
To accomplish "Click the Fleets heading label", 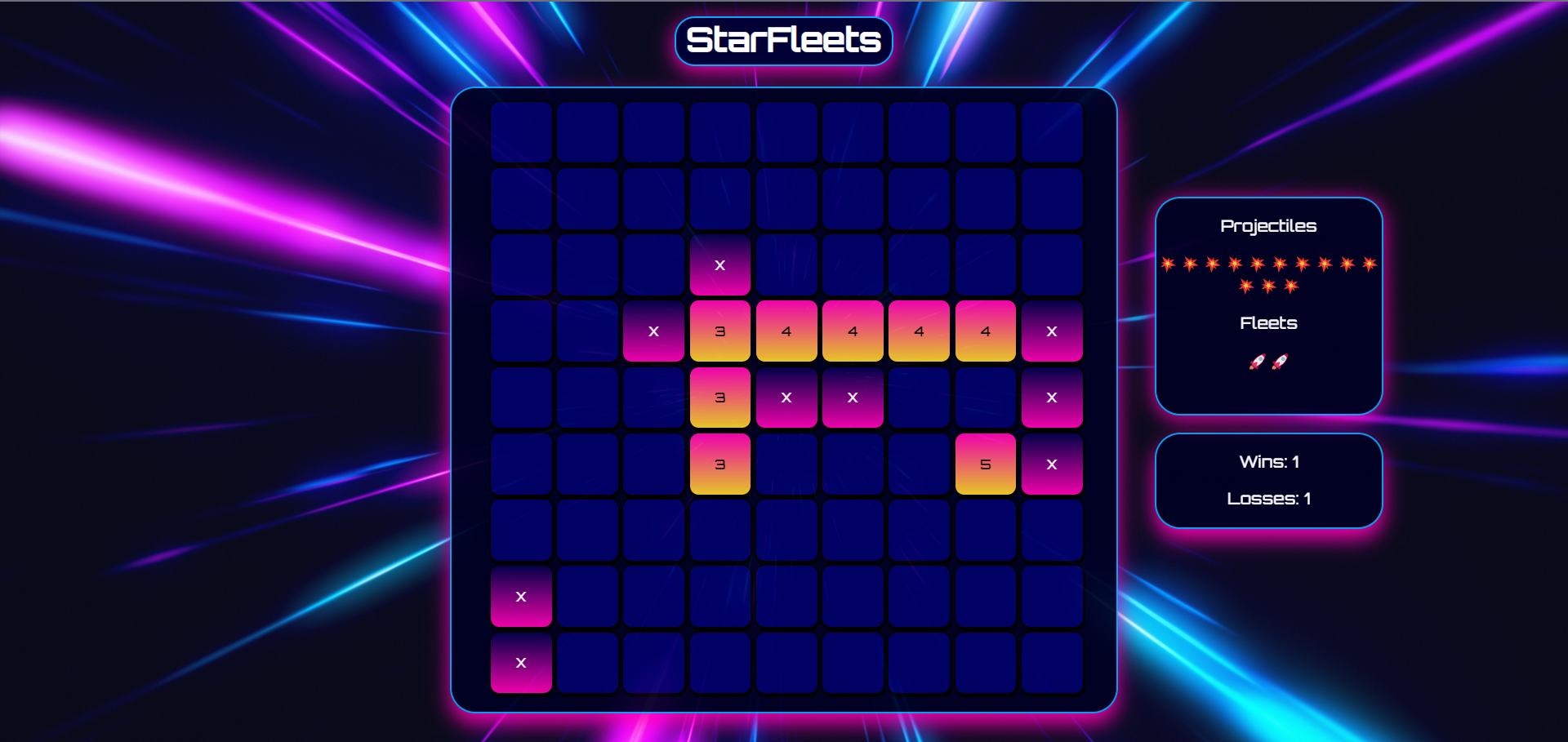I will pos(1268,322).
